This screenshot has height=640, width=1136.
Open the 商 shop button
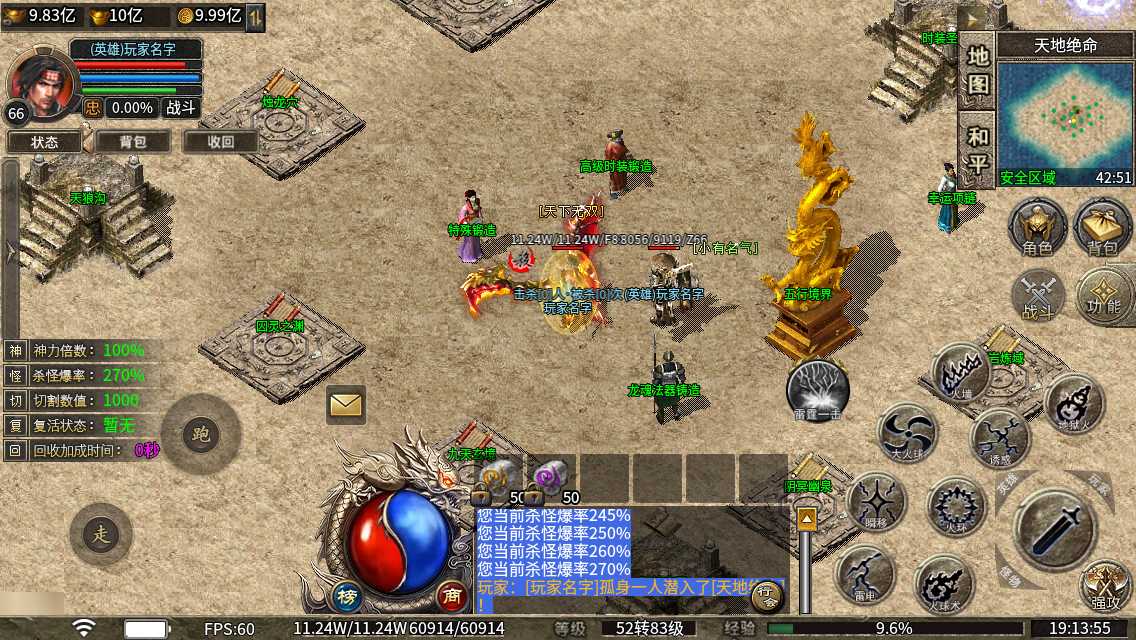tap(452, 596)
